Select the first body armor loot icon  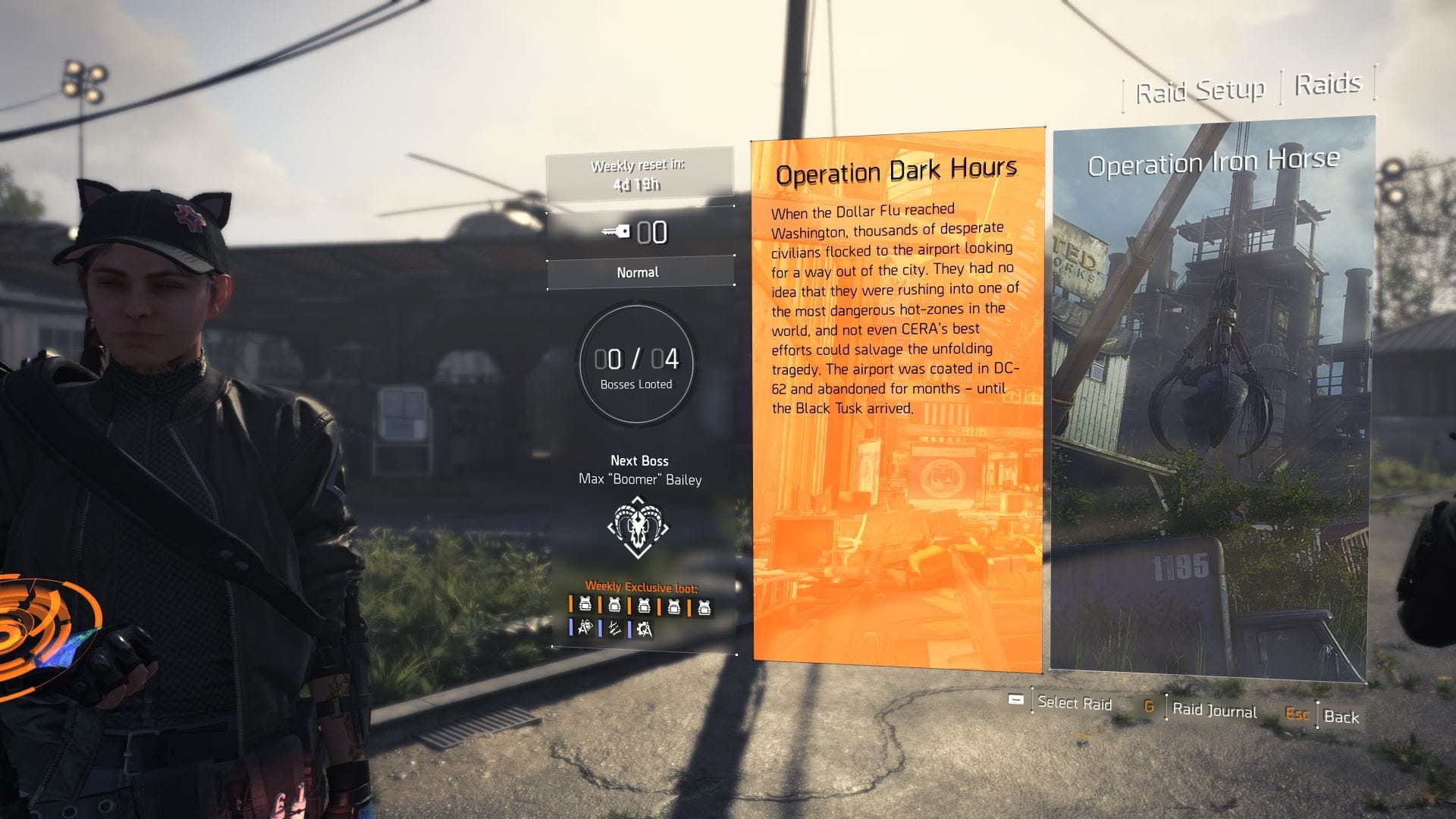click(x=585, y=606)
